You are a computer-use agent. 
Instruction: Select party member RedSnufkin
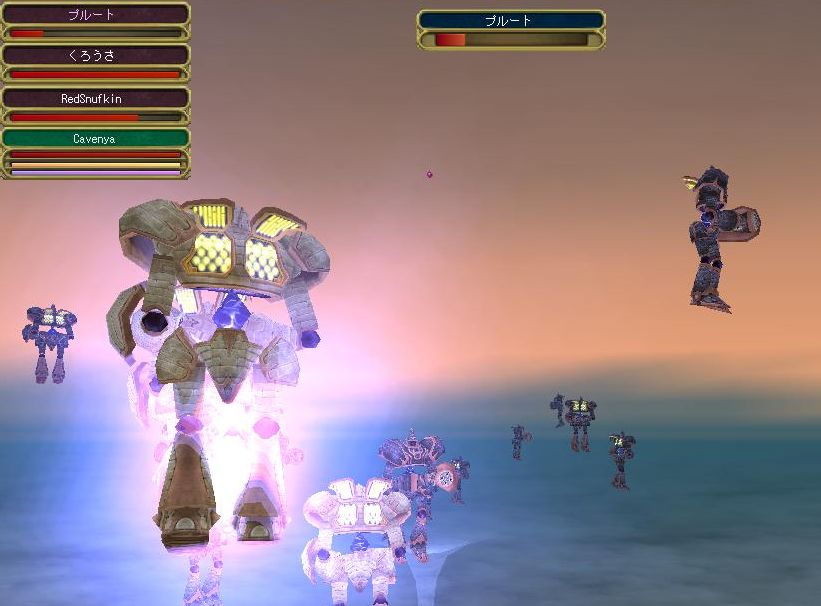tap(95, 98)
